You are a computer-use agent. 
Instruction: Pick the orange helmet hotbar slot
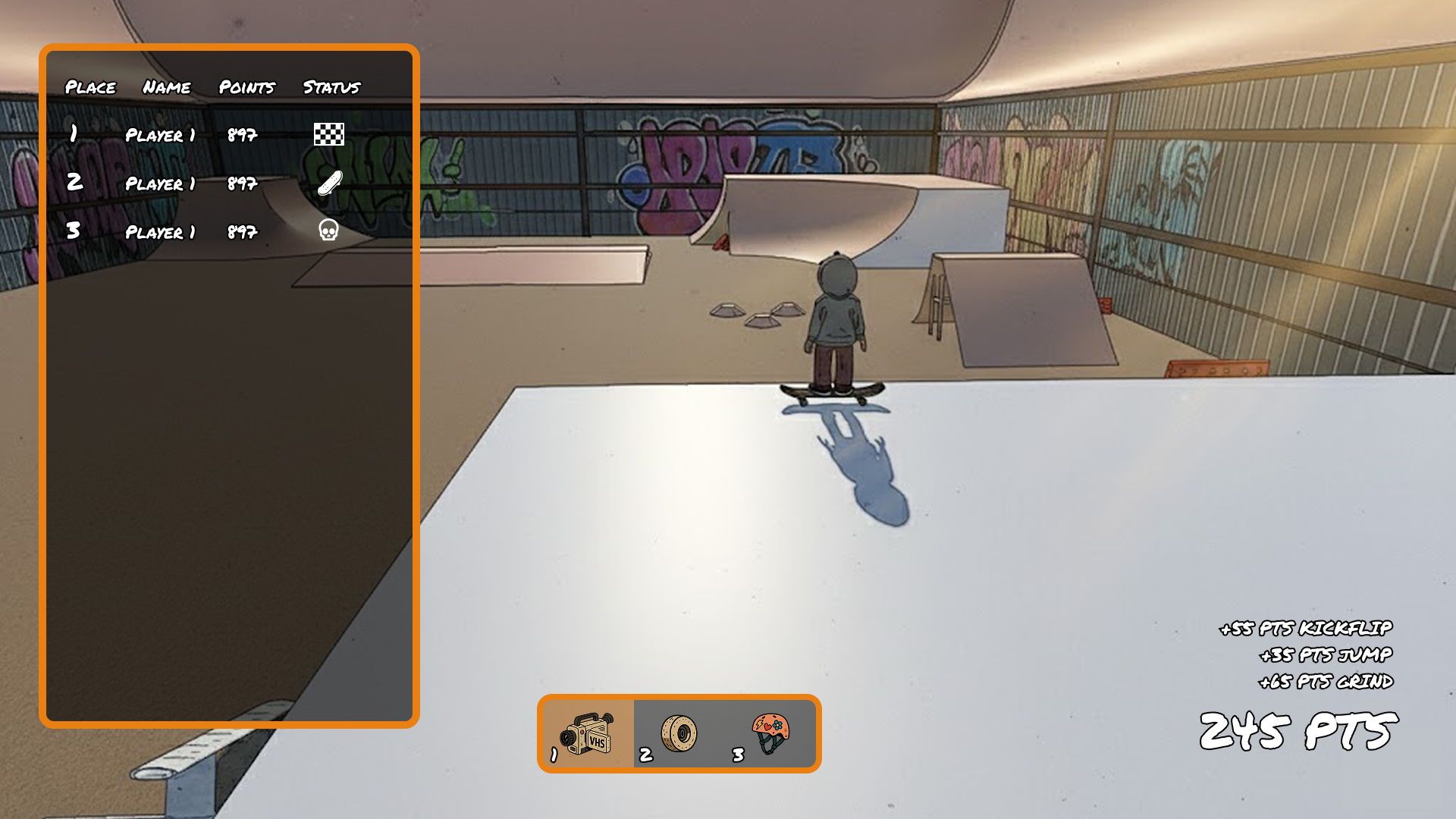770,733
